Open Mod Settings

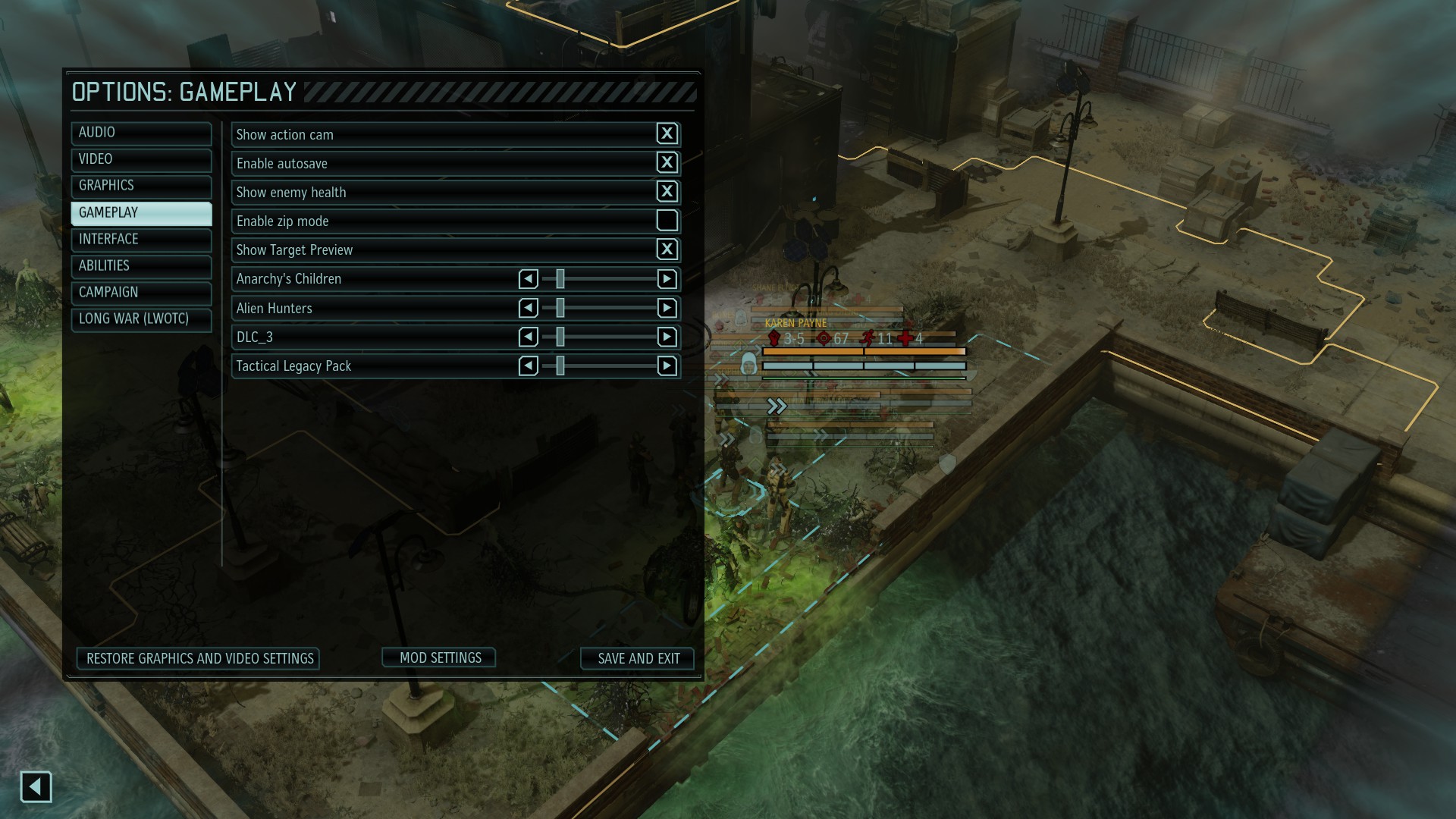(438, 657)
